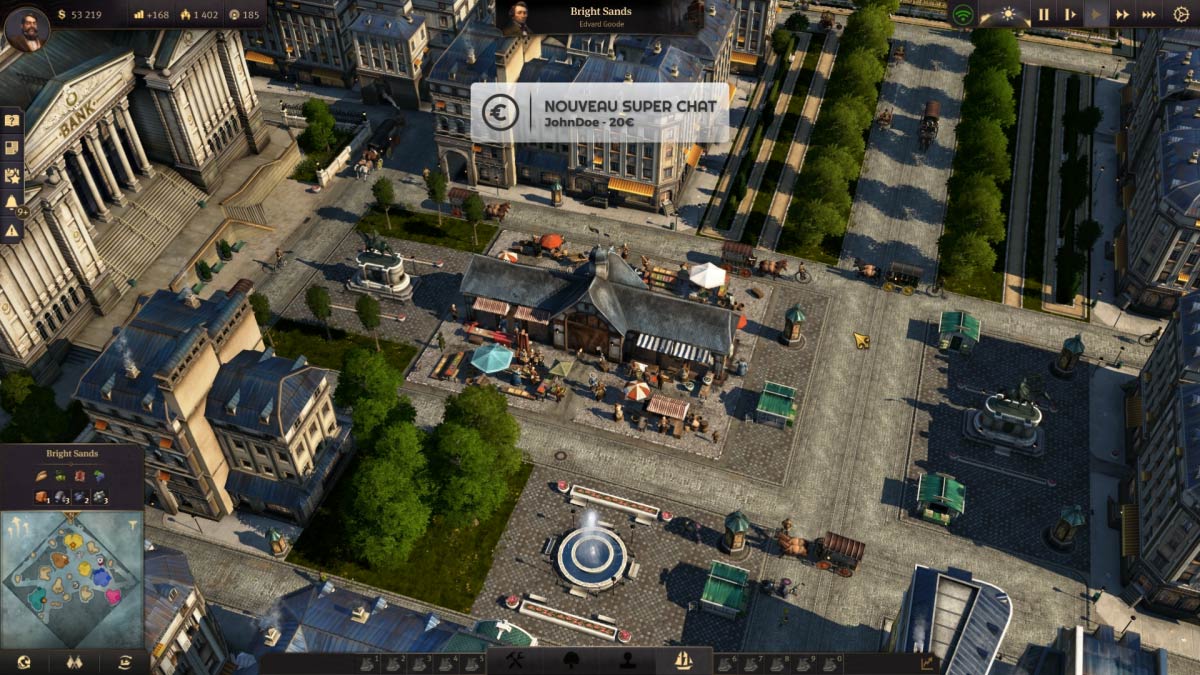Open the notification bell with 9+ badge
Viewport: 1200px width, 675px height.
(12, 203)
